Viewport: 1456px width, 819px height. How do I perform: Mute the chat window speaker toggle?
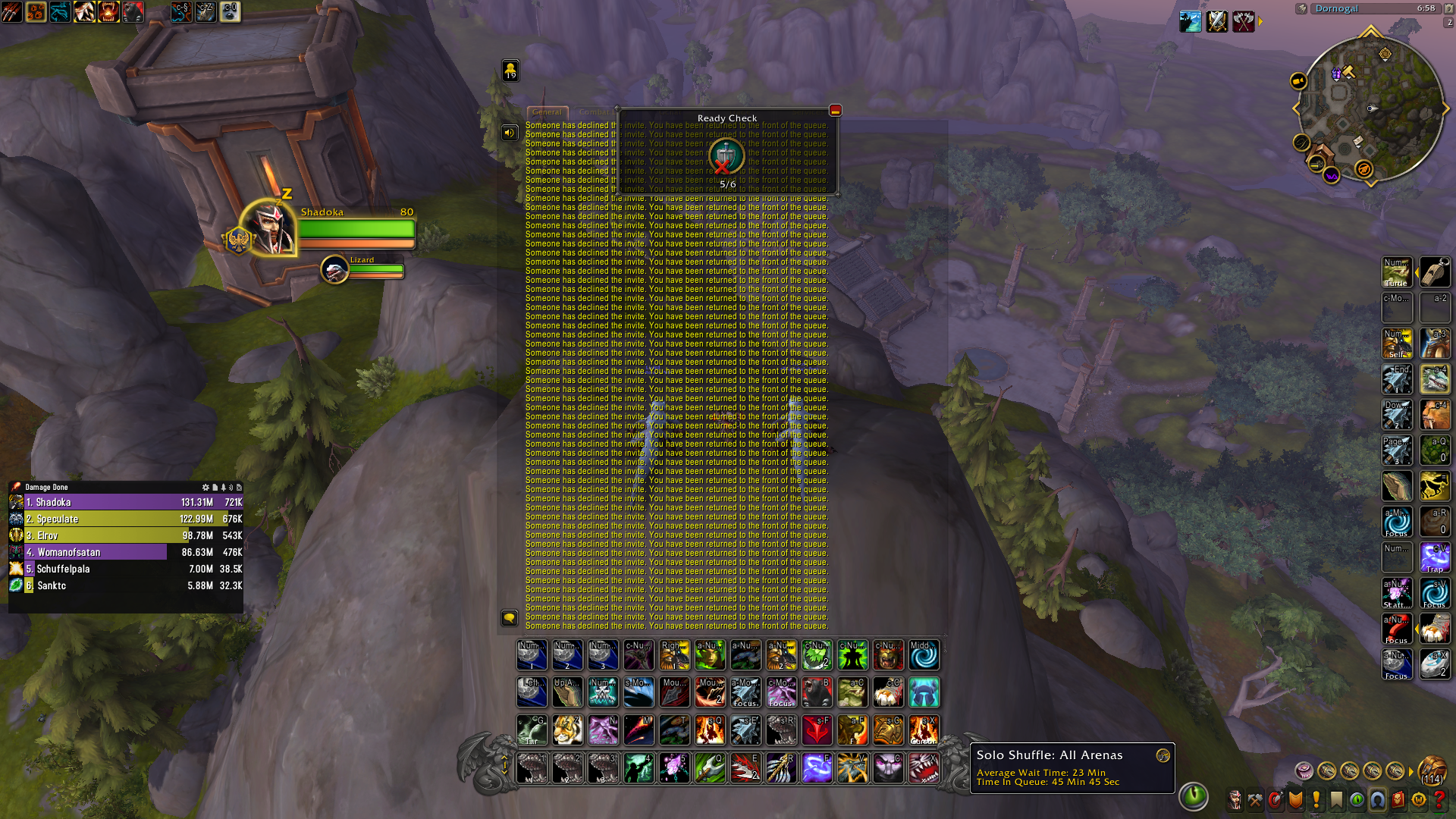click(x=510, y=133)
